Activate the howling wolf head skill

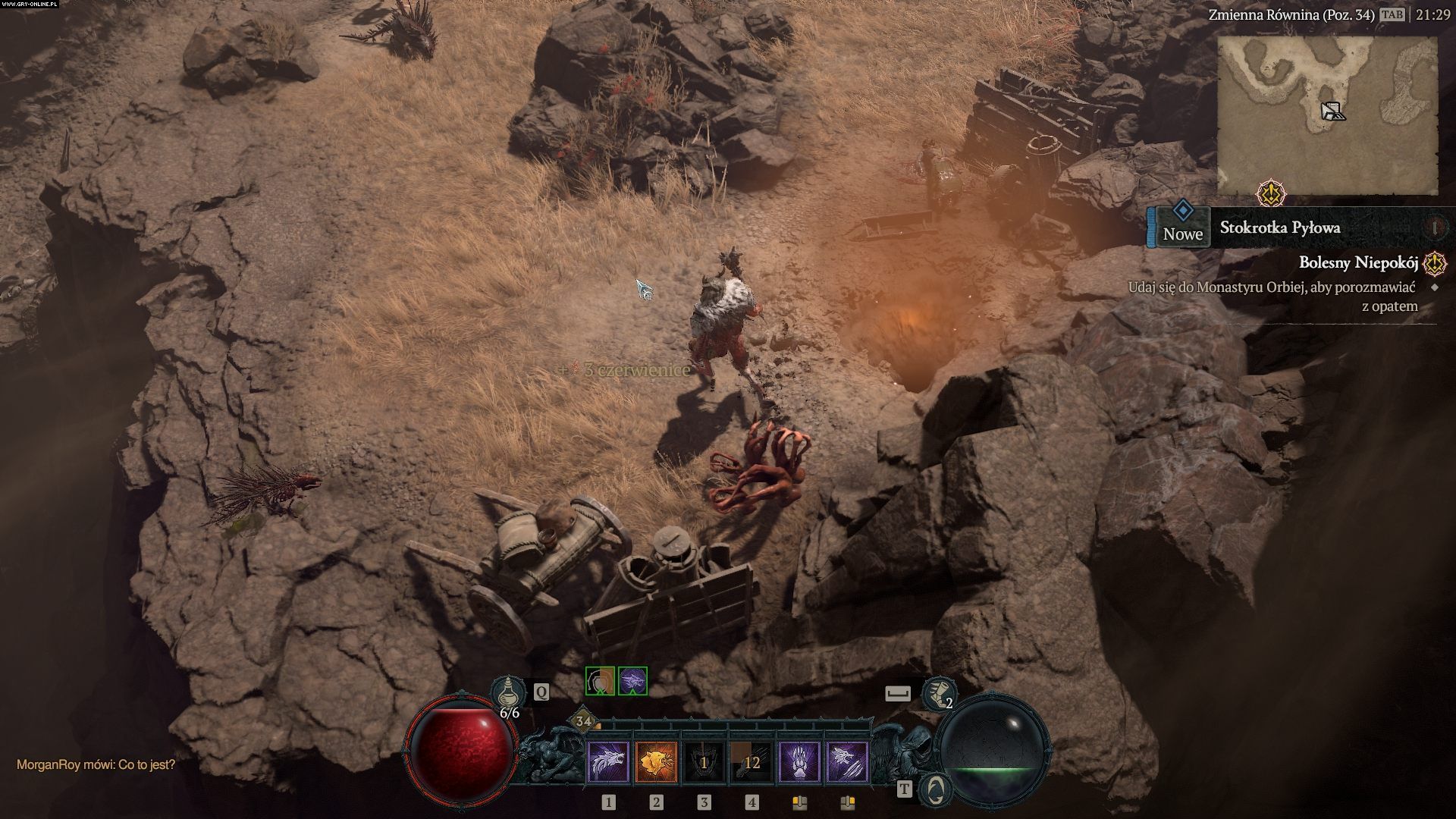(608, 762)
